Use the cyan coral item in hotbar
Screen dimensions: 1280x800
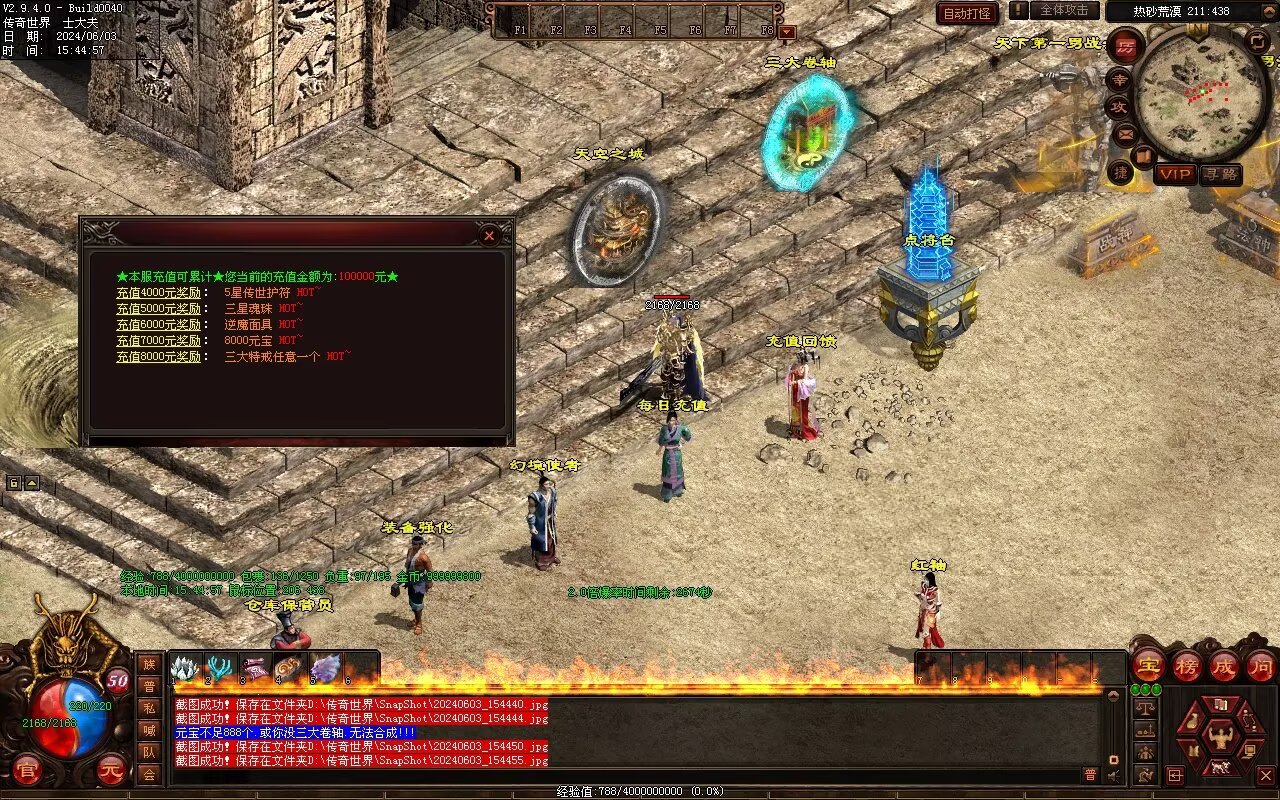220,668
